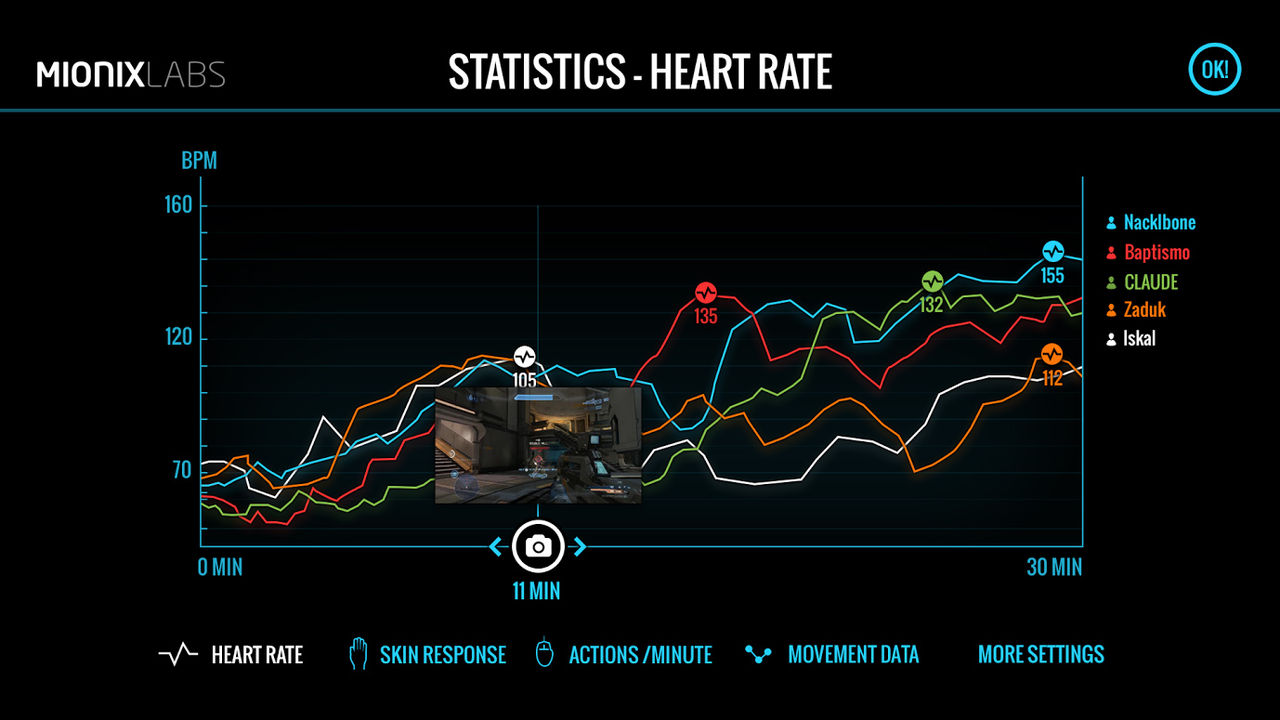Click the camera snapshot marker on timeline
Screen dimensions: 1280x720
click(538, 546)
